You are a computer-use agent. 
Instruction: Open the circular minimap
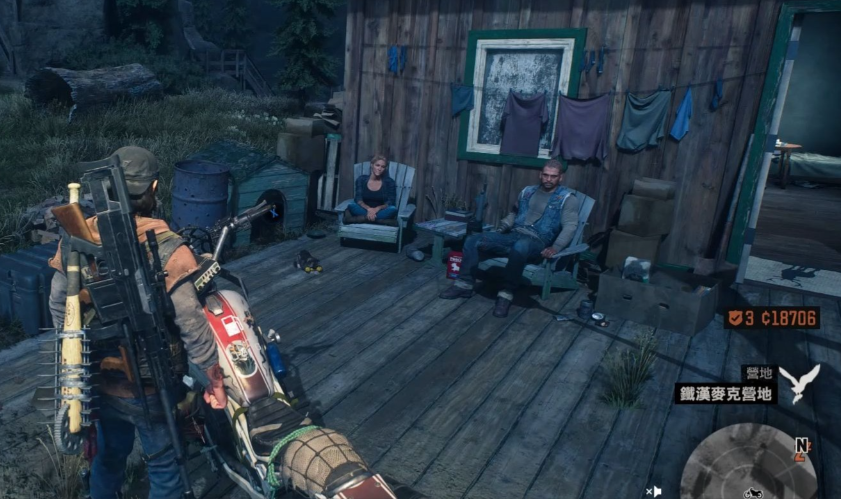[748, 463]
